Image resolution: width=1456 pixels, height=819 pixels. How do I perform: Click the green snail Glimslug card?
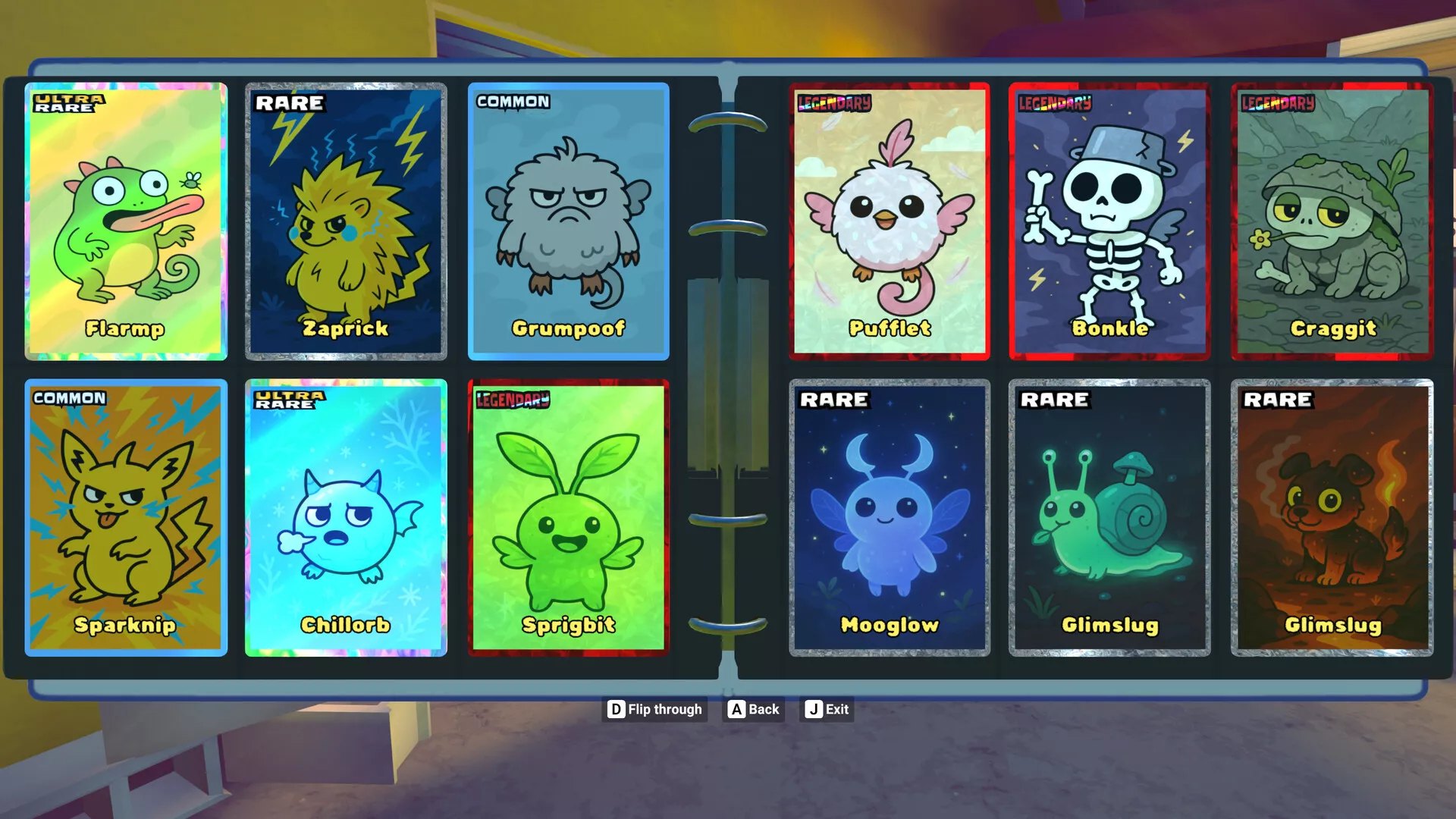coord(1109,517)
